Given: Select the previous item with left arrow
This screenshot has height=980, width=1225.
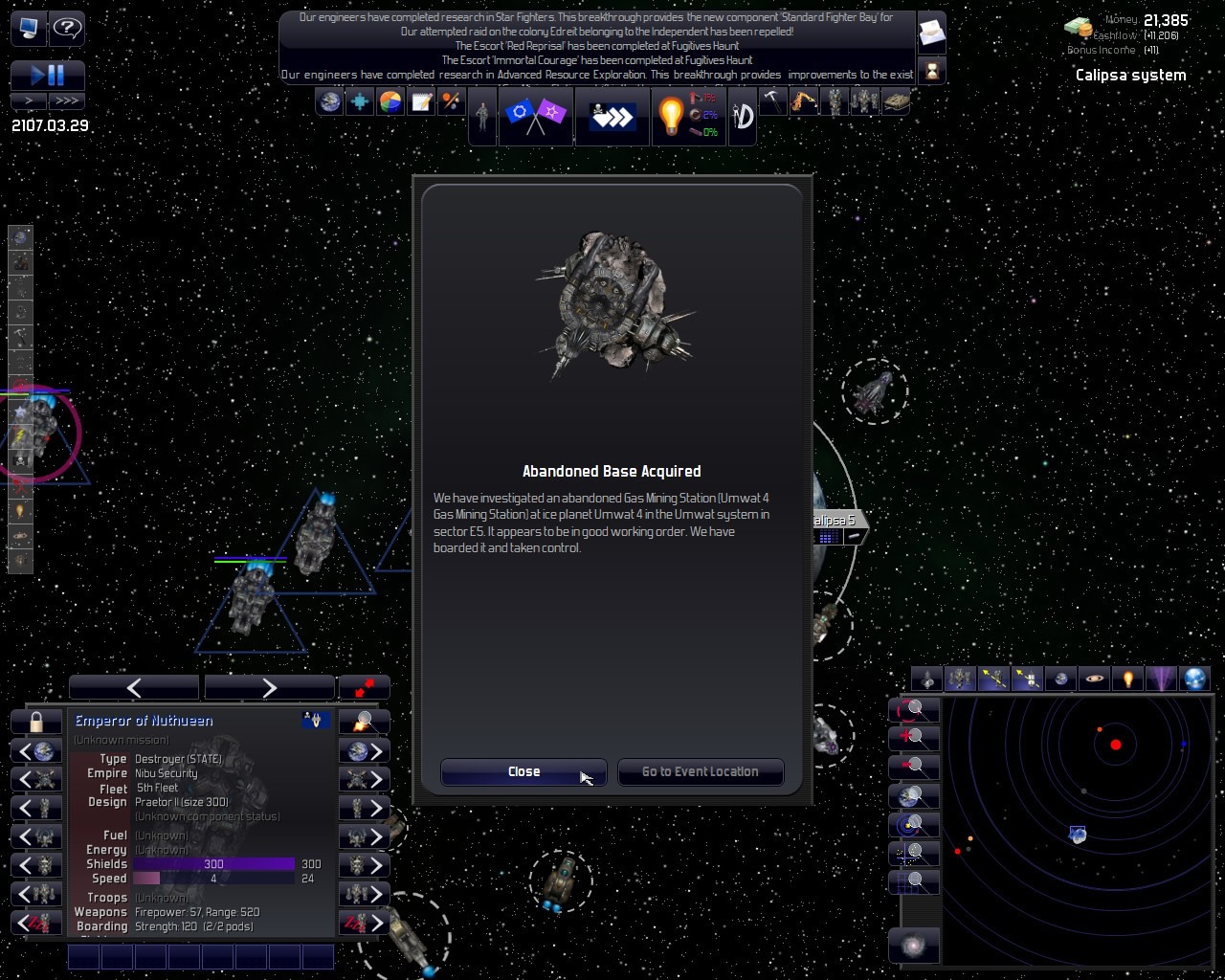Looking at the screenshot, I should pyautogui.click(x=134, y=687).
